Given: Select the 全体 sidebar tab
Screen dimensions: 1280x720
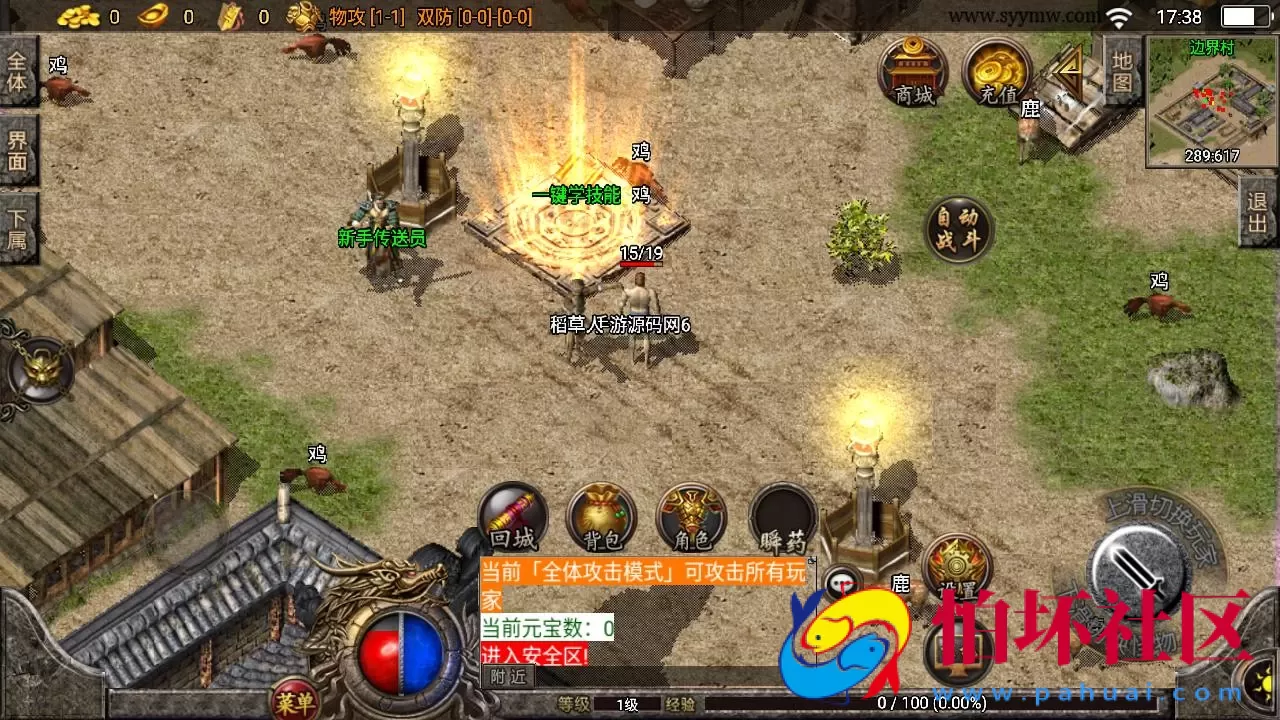Looking at the screenshot, I should coord(18,72).
